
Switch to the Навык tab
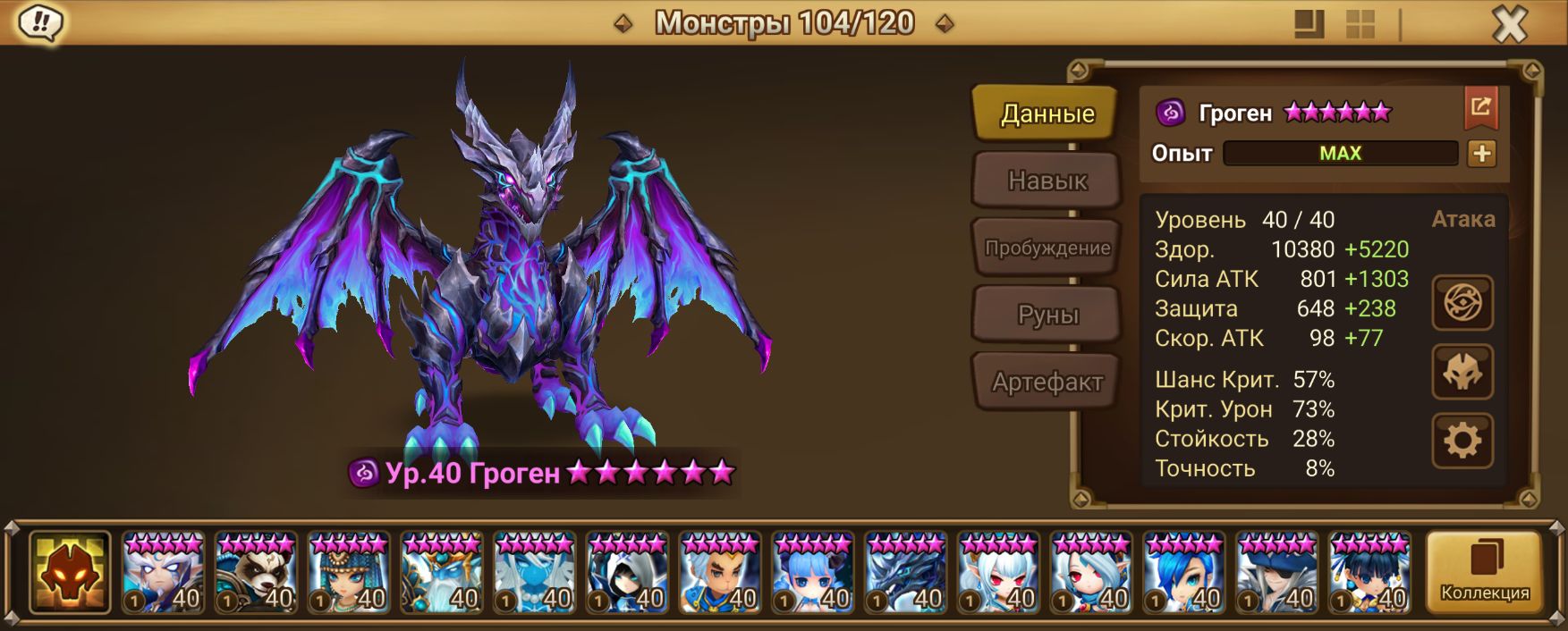(x=1047, y=181)
